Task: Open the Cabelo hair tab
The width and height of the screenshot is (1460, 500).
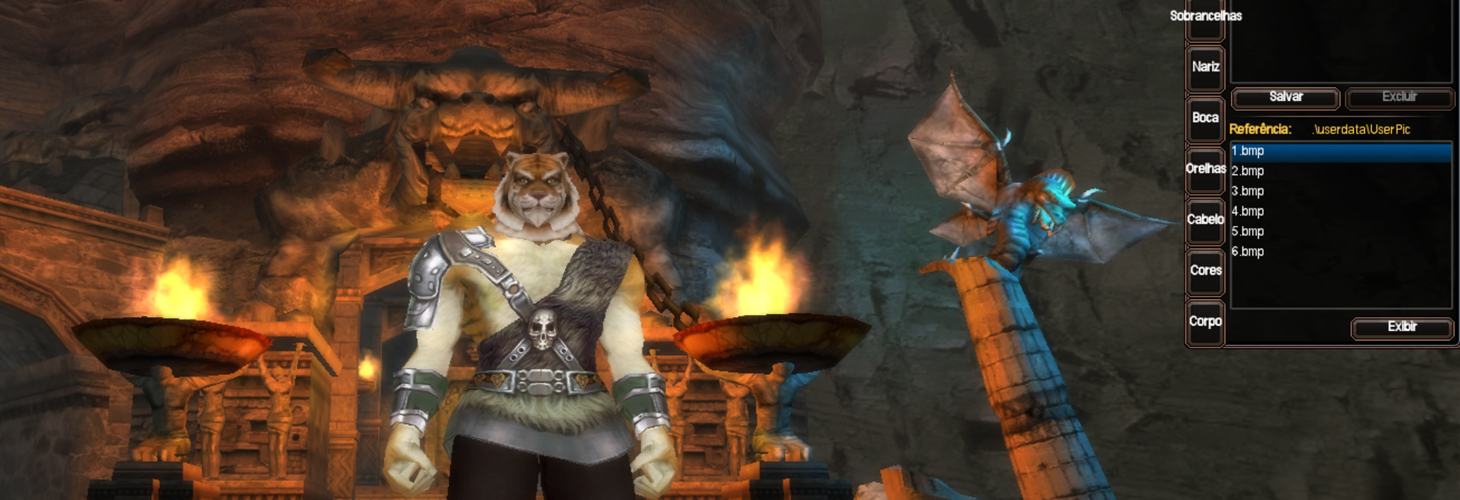Action: point(1205,220)
